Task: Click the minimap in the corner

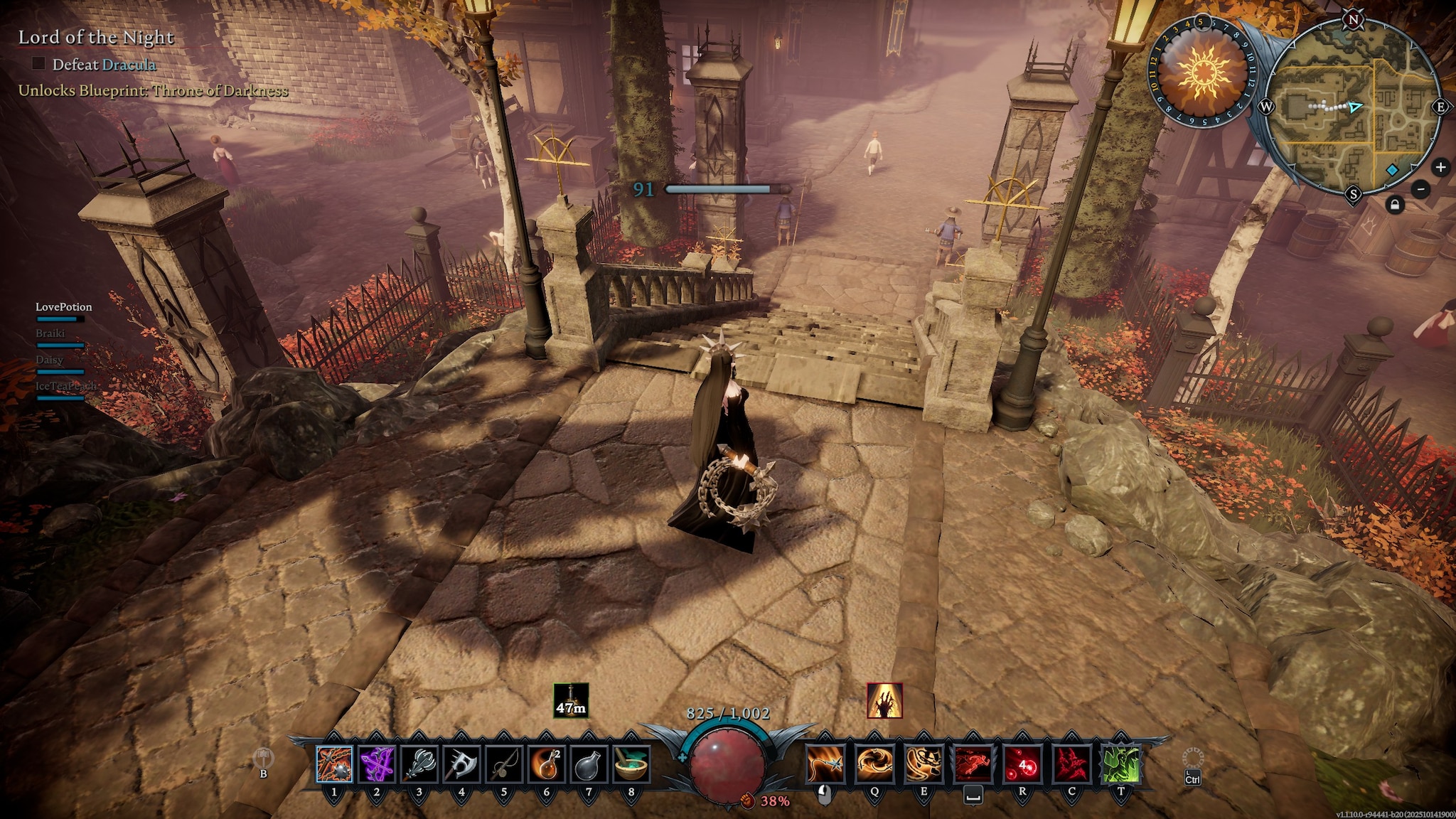Action: [x=1353, y=107]
